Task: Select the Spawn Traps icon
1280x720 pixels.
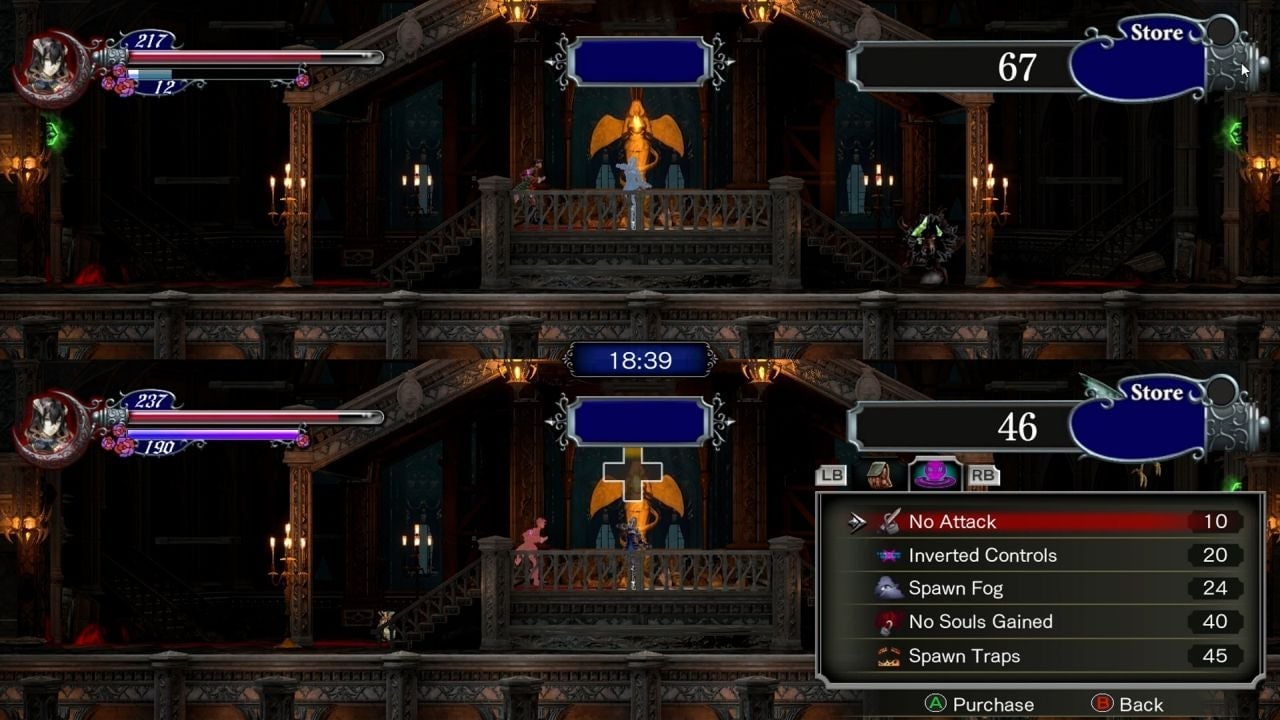Action: point(890,655)
